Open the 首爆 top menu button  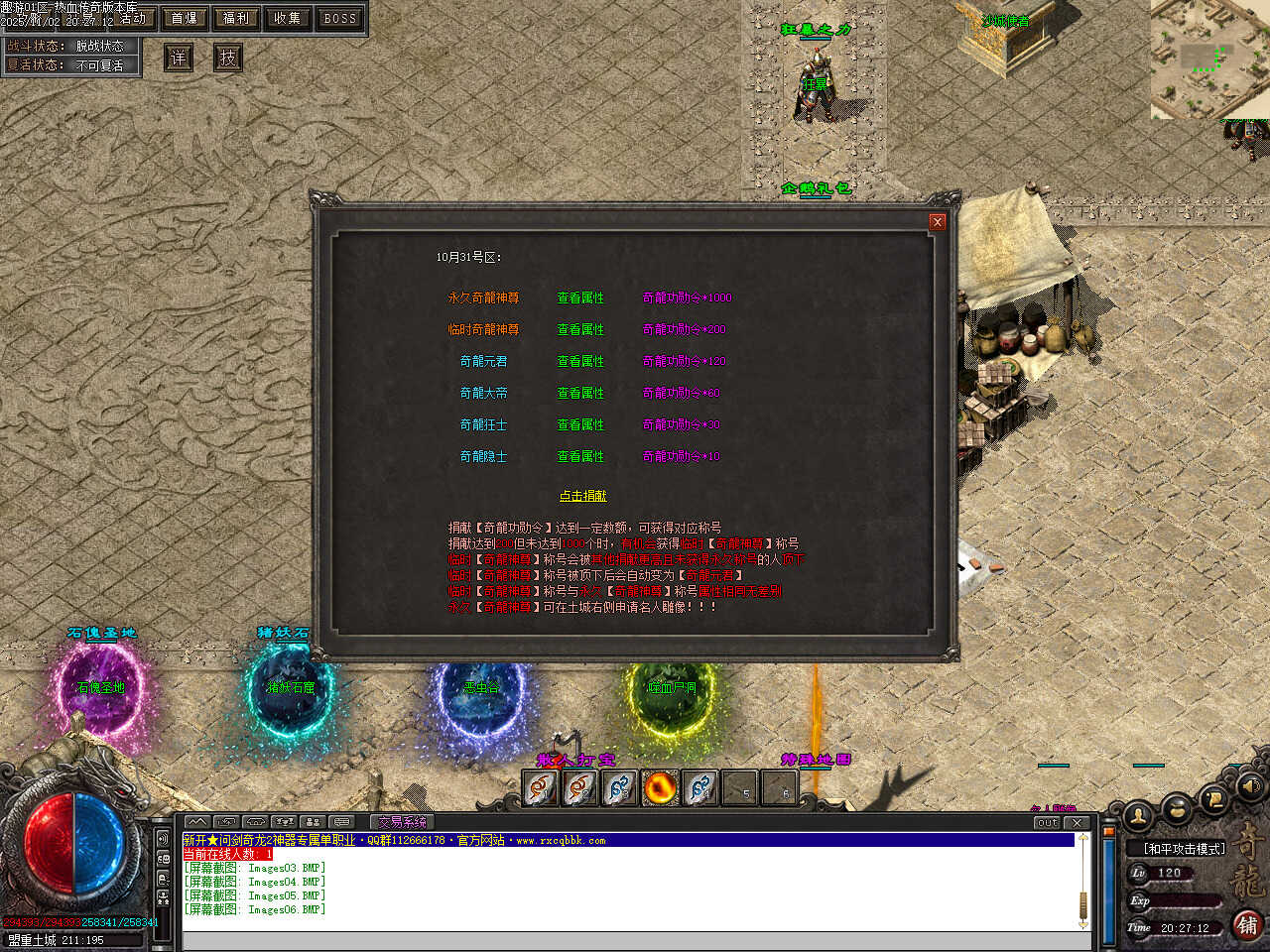tap(185, 18)
